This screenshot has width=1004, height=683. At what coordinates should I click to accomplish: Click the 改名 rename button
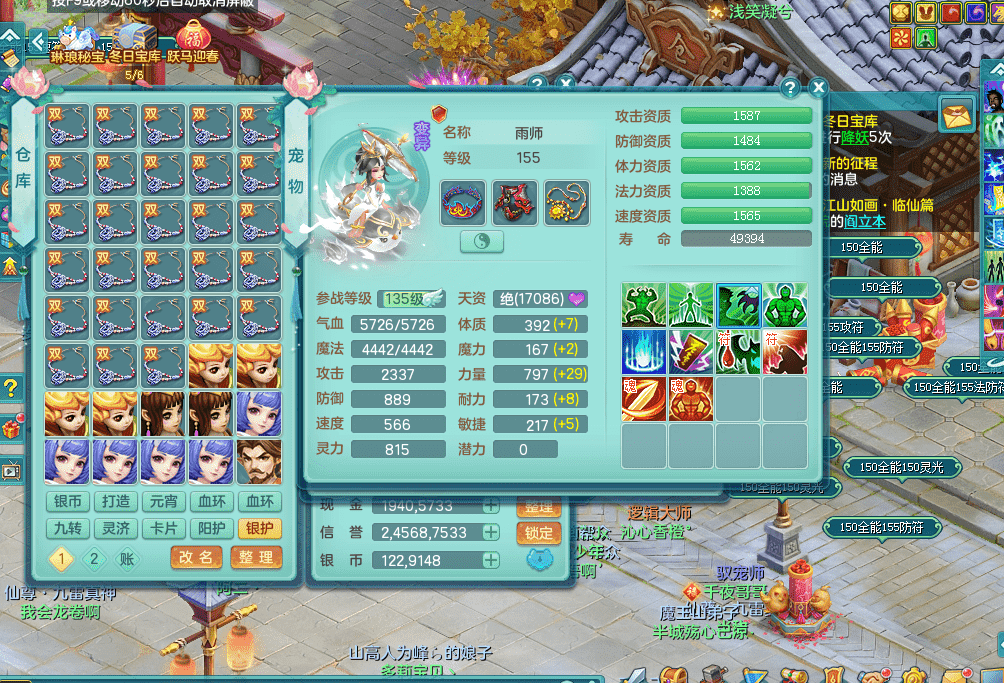[196, 557]
